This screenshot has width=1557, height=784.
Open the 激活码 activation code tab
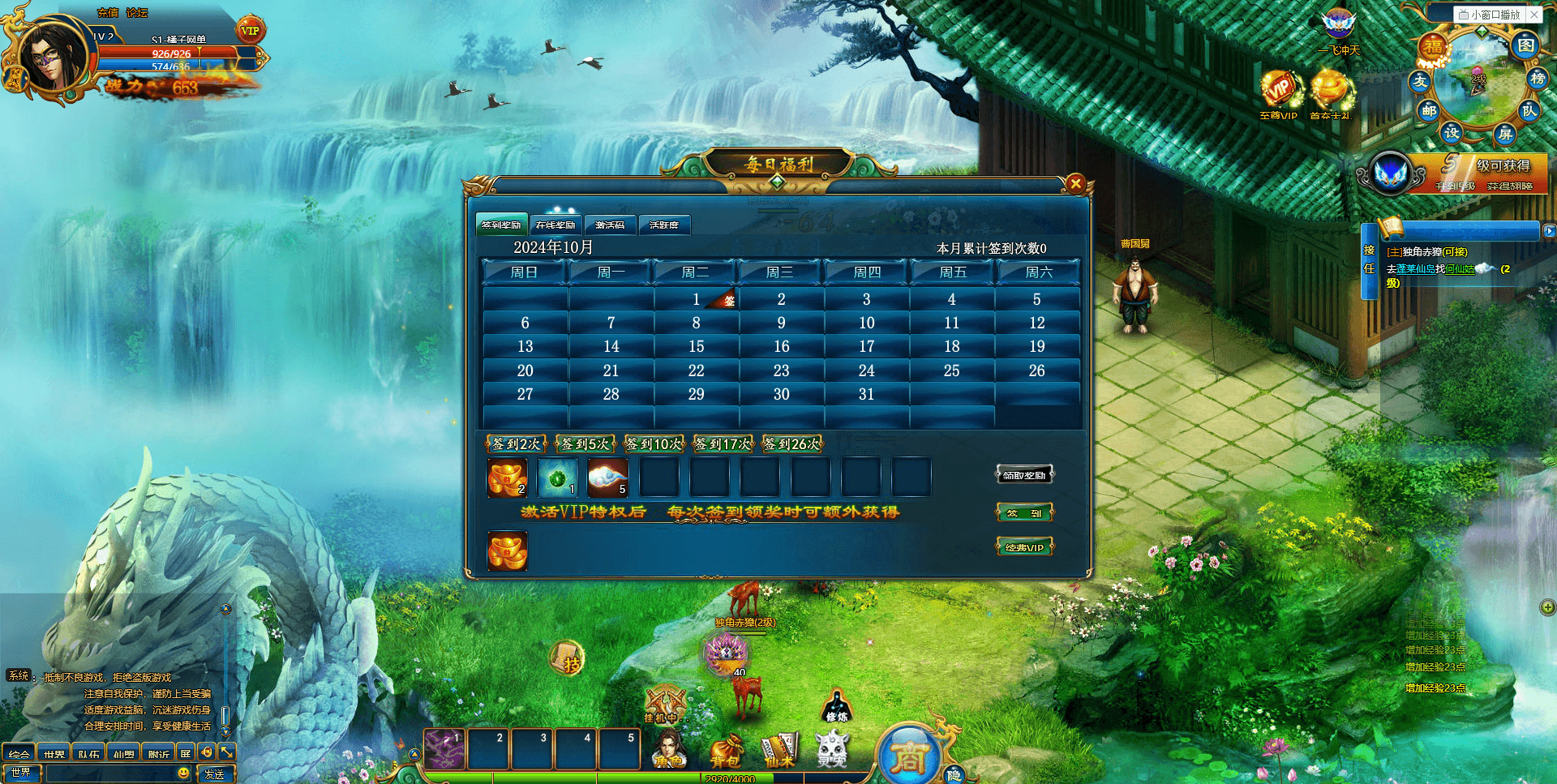610,225
